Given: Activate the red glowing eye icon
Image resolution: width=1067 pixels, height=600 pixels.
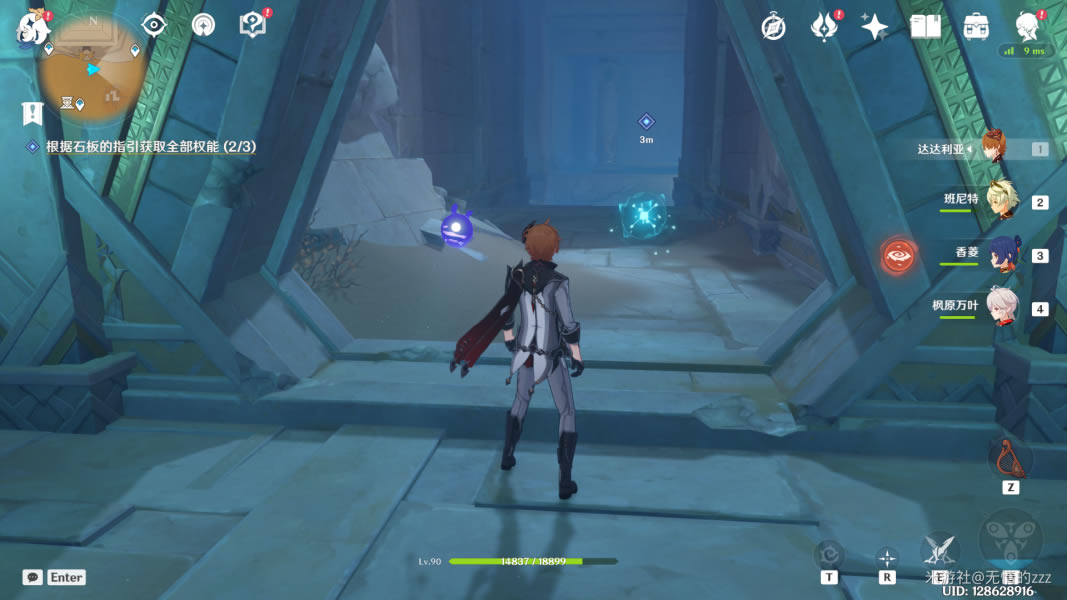Looking at the screenshot, I should (x=898, y=255).
